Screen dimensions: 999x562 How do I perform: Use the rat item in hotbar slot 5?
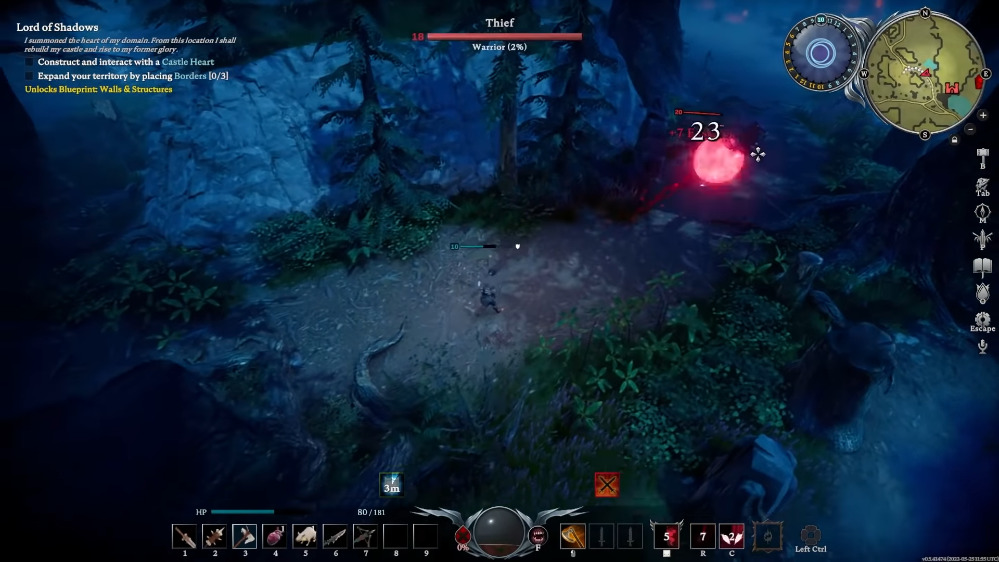click(x=305, y=537)
